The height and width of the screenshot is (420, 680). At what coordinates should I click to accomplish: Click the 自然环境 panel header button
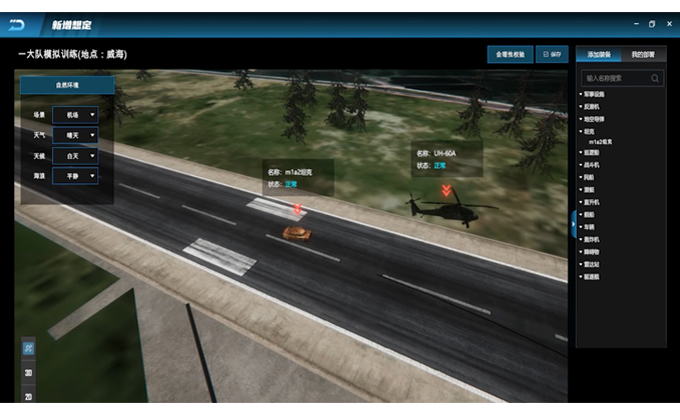tap(67, 86)
